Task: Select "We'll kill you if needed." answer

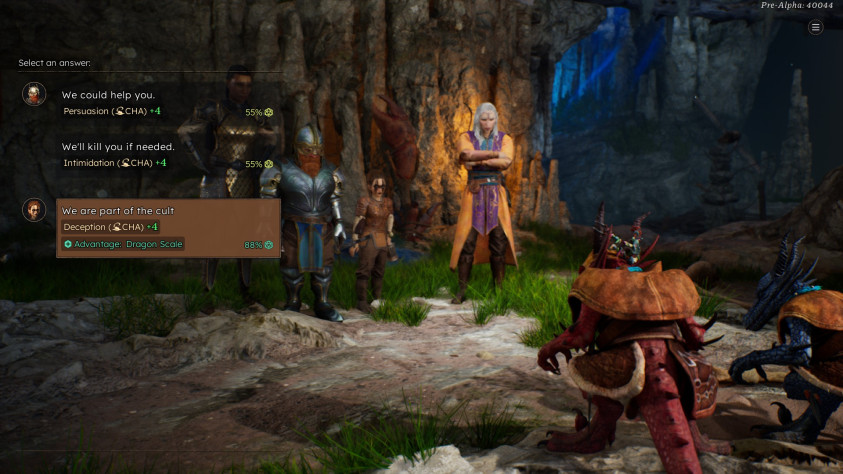Action: (x=118, y=146)
